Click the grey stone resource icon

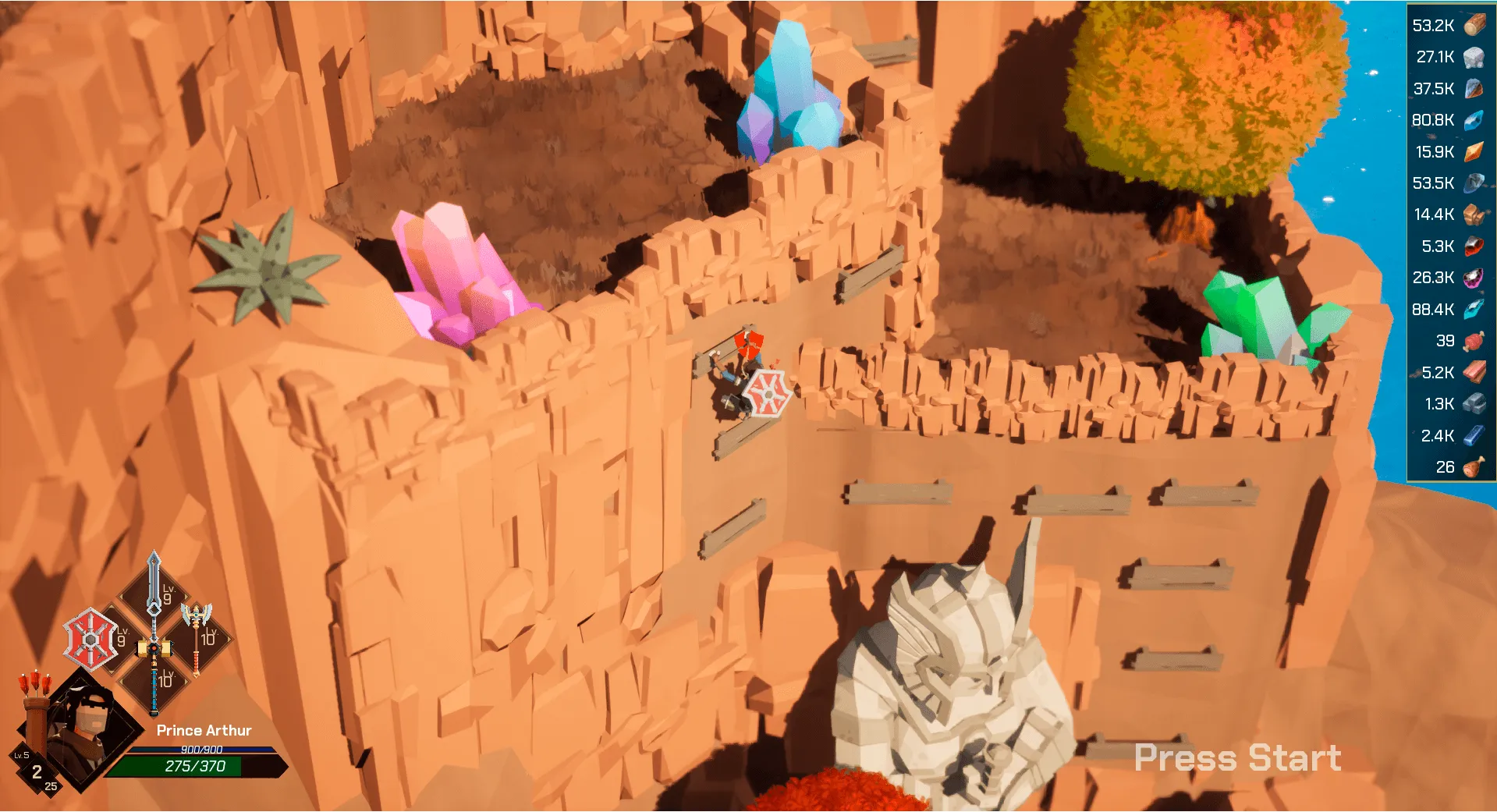(x=1474, y=57)
